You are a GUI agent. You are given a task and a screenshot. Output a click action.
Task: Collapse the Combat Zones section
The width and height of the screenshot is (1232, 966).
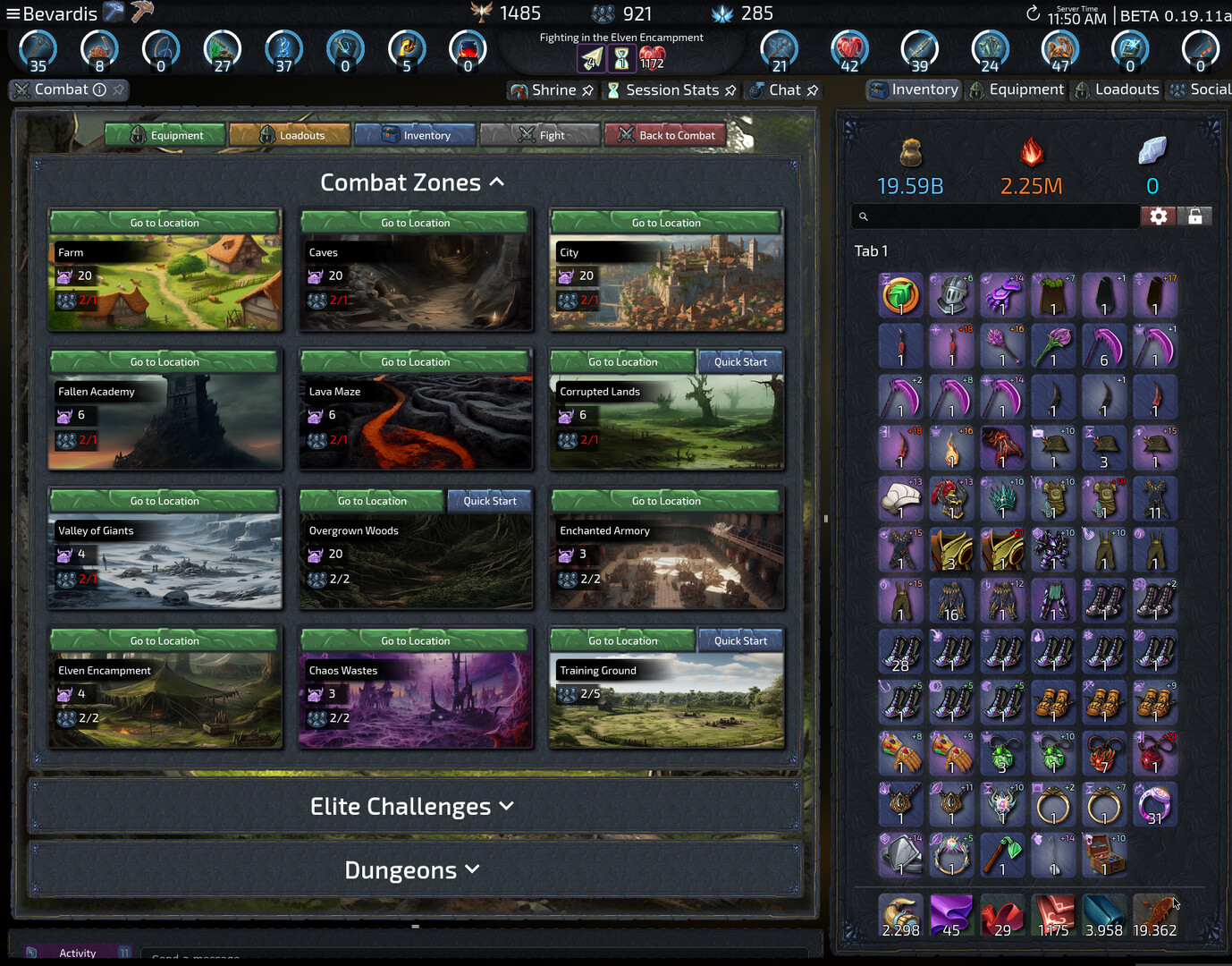pos(498,182)
